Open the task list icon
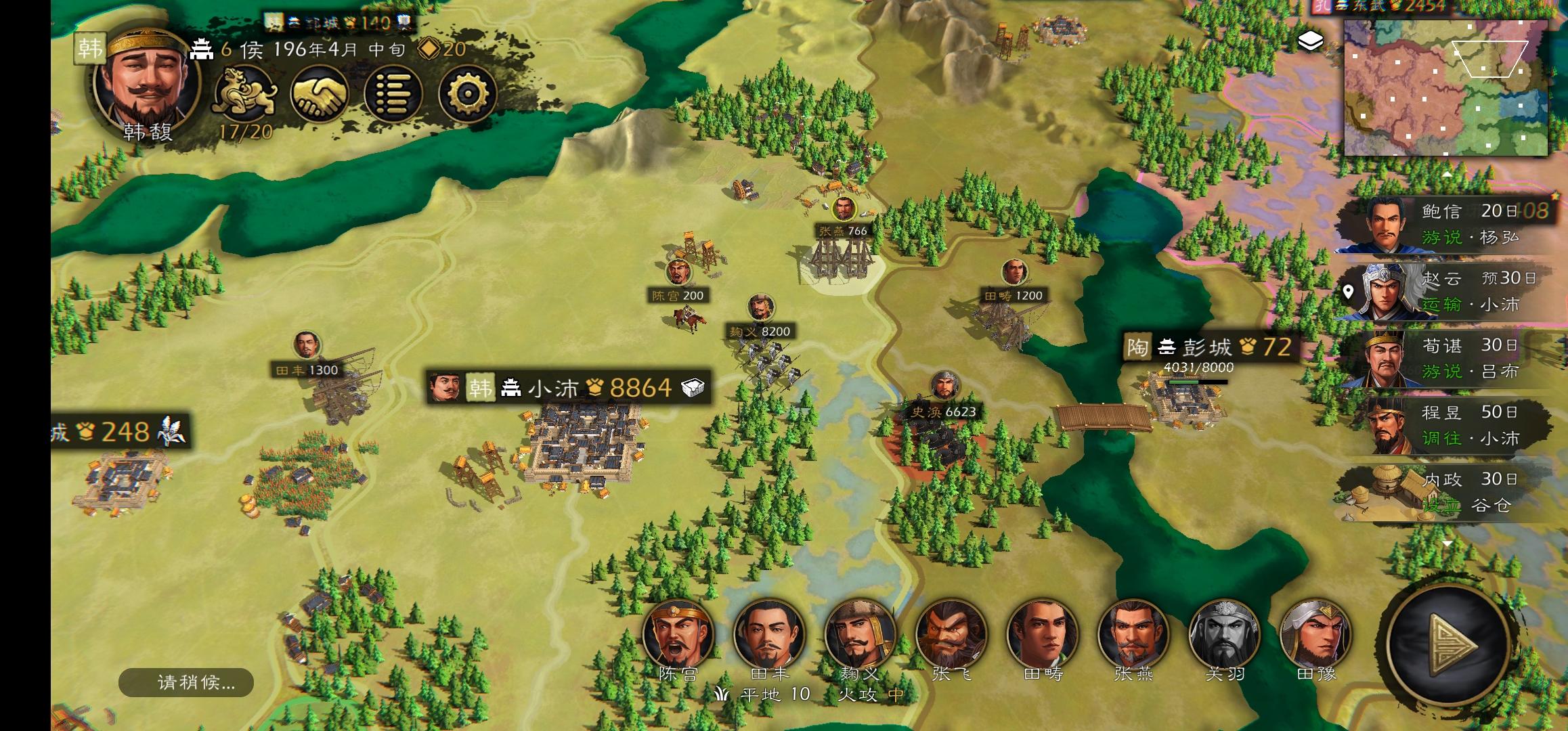Screen dimensions: 1568x731 click(x=393, y=93)
